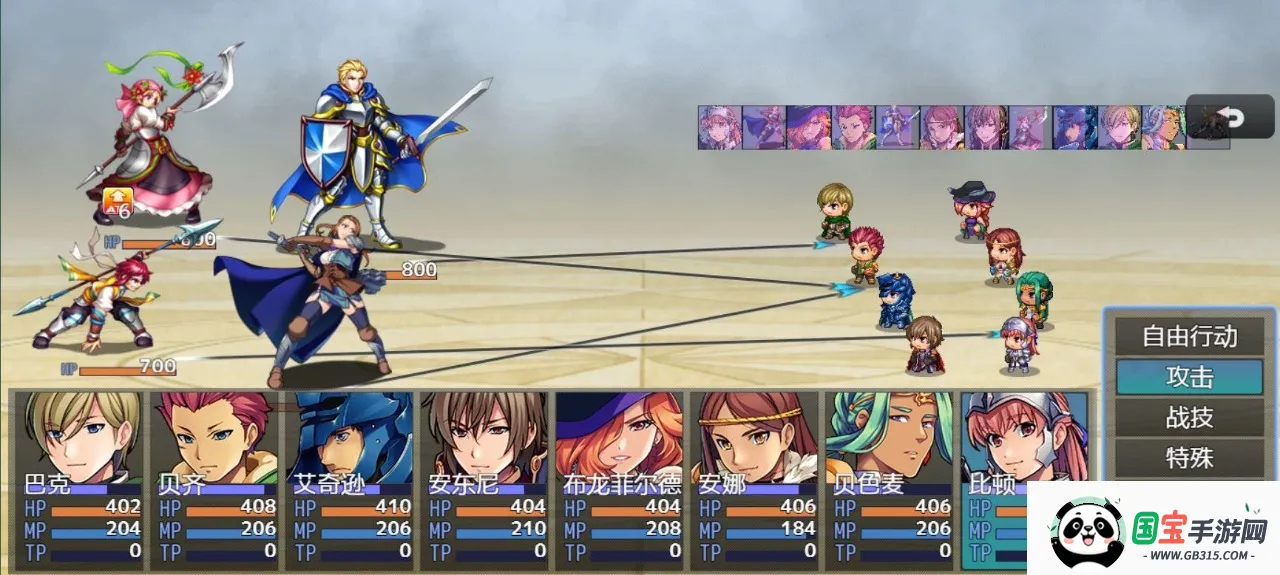Pick 安东尼 party member panel
Screen dimensions: 1280x575
point(484,480)
